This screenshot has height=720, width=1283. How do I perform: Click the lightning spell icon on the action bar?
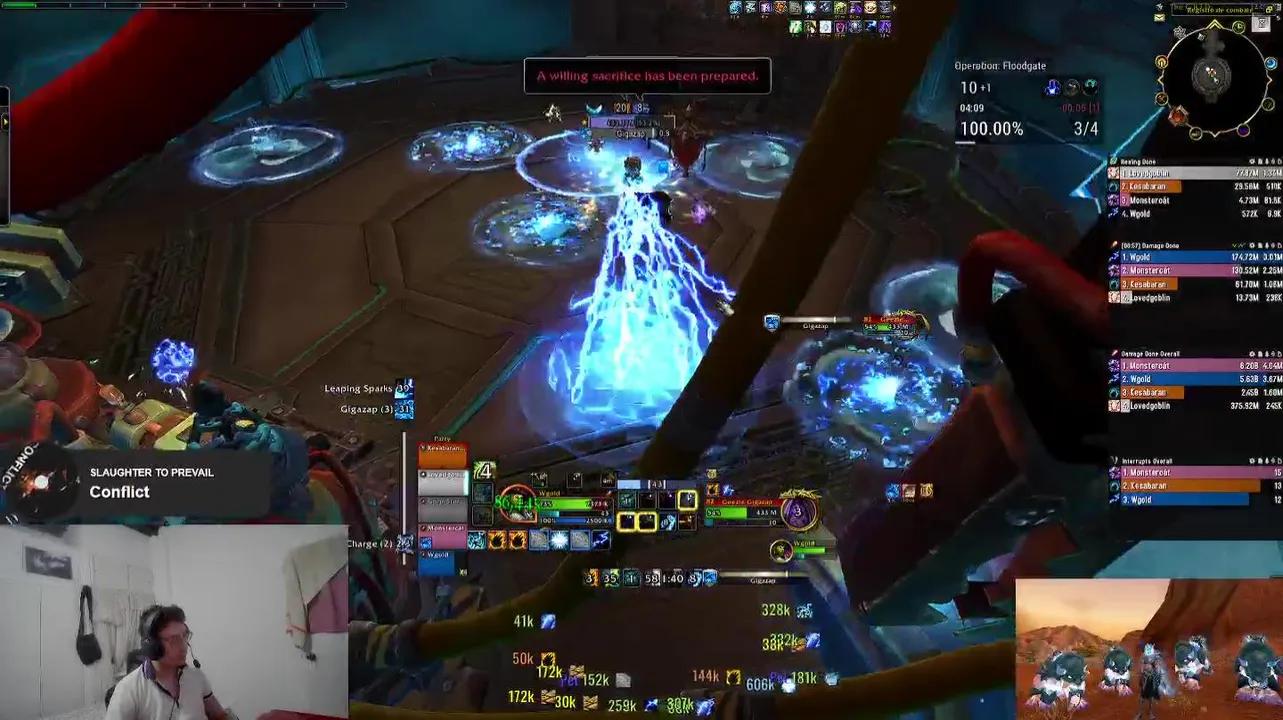tap(601, 538)
